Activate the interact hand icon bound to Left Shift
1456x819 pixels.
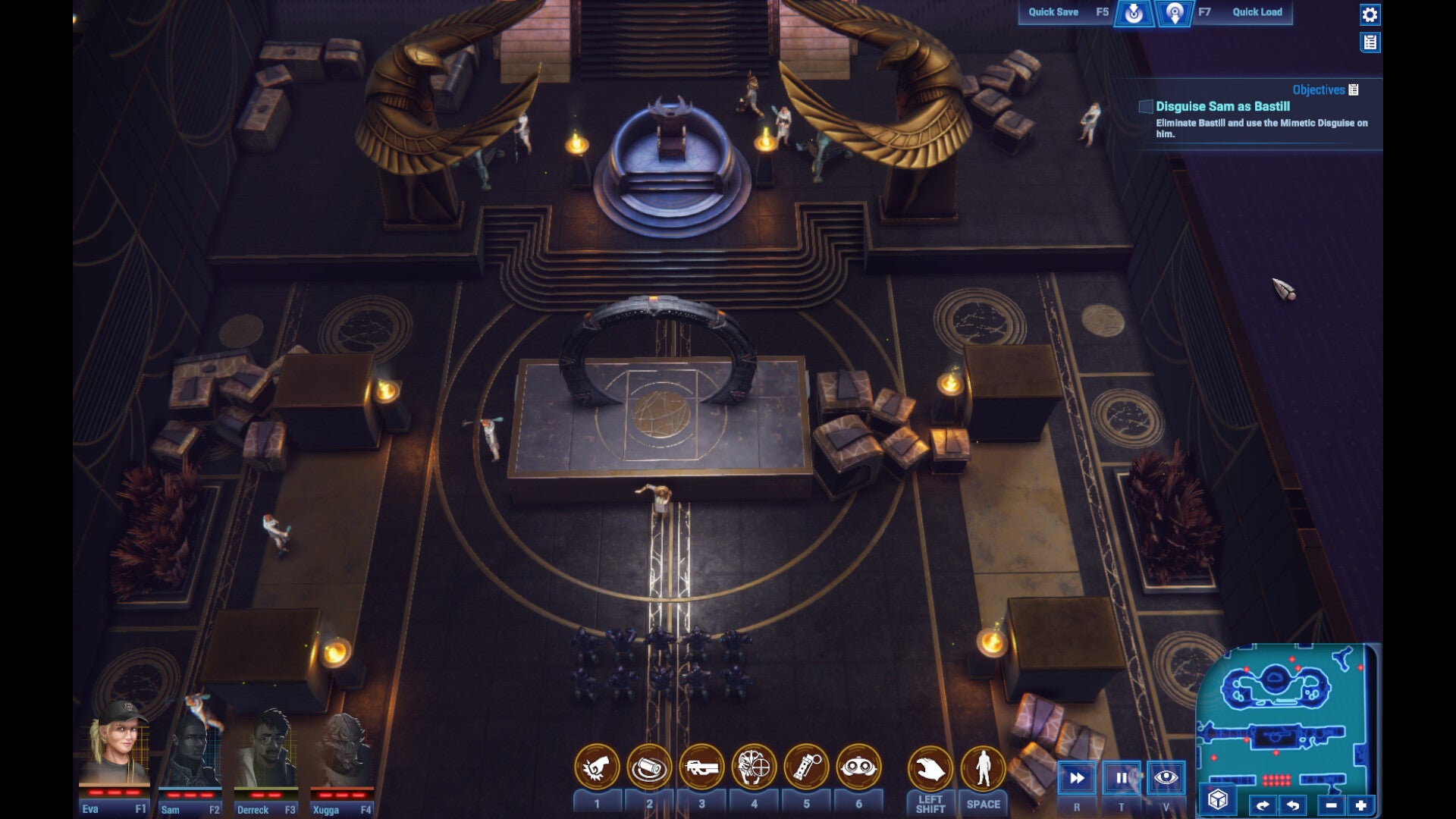tap(932, 768)
